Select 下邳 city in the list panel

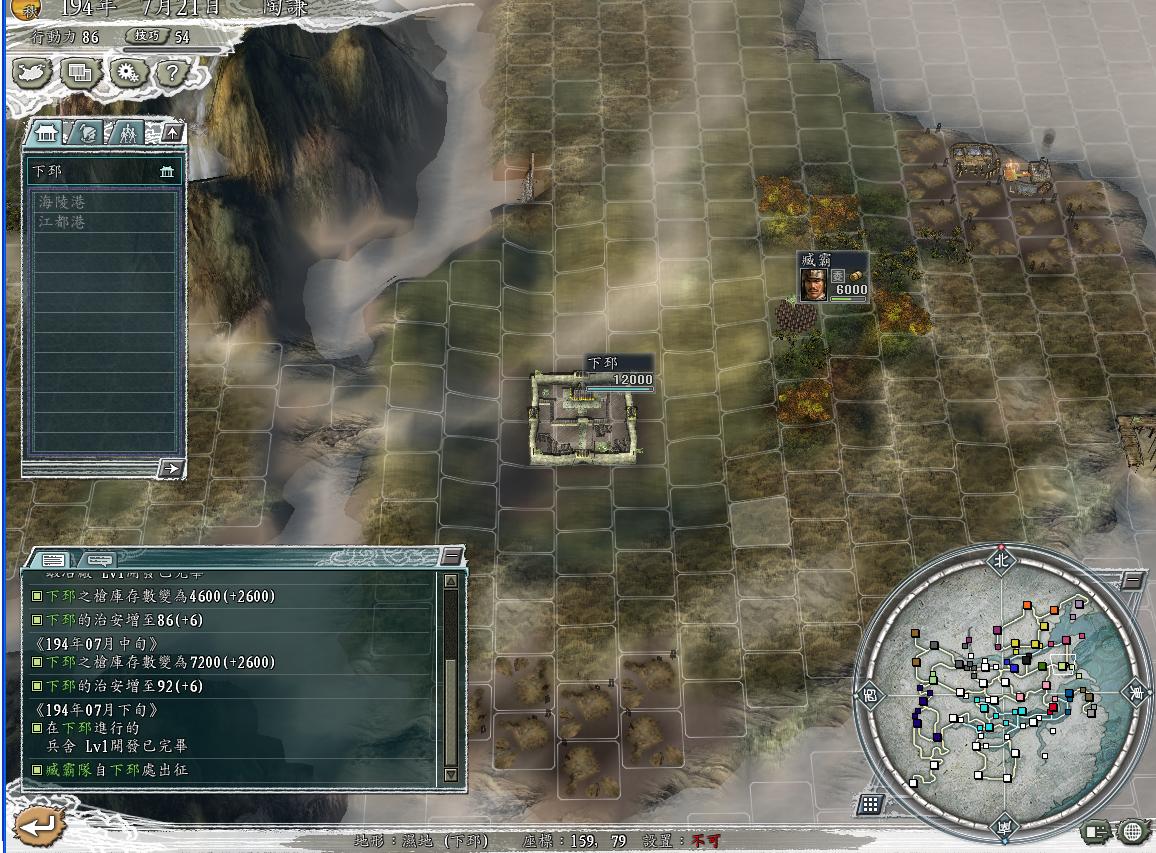pyautogui.click(x=100, y=172)
